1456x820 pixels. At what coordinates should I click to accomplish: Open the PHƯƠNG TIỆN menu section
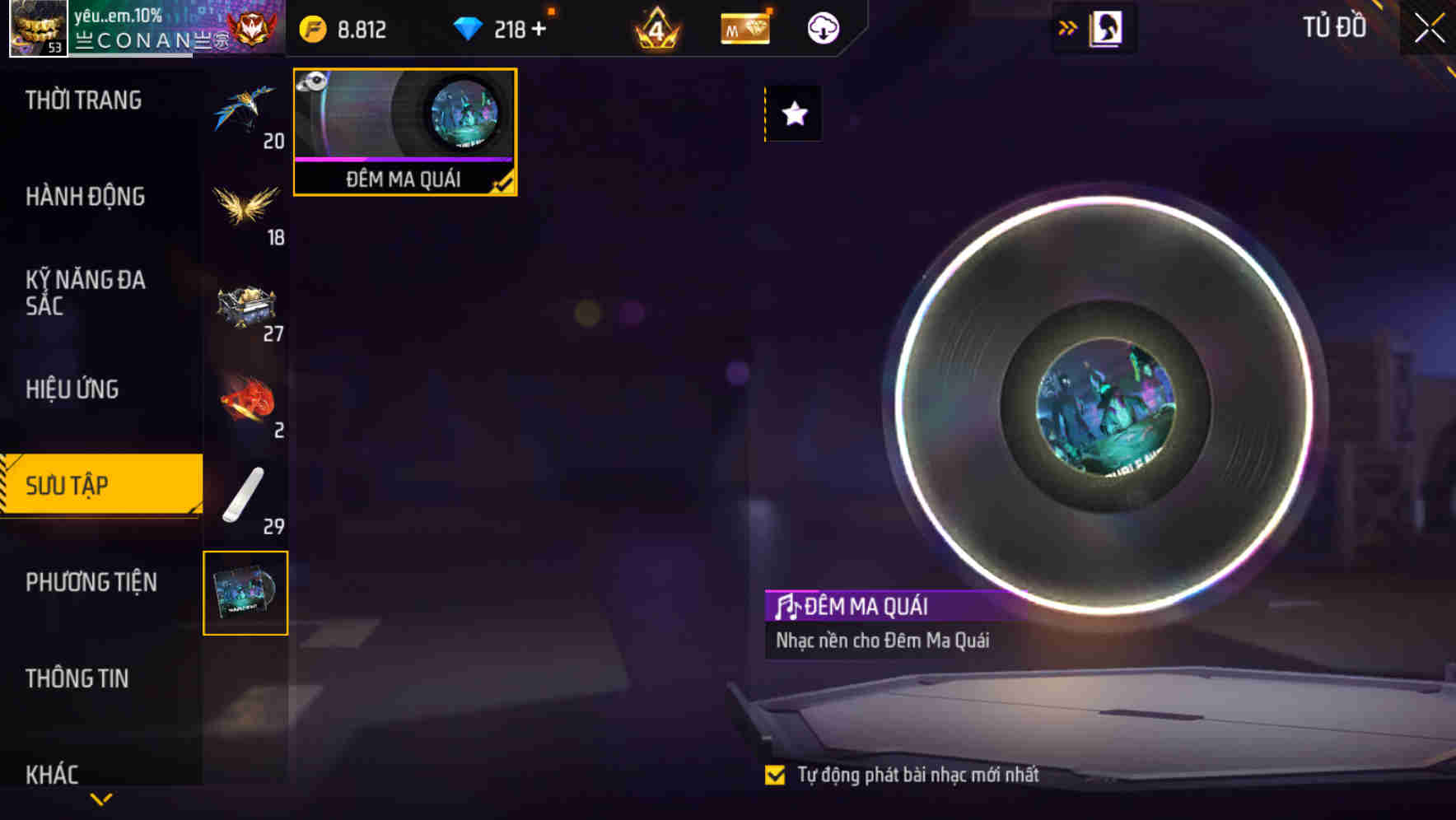(x=91, y=581)
